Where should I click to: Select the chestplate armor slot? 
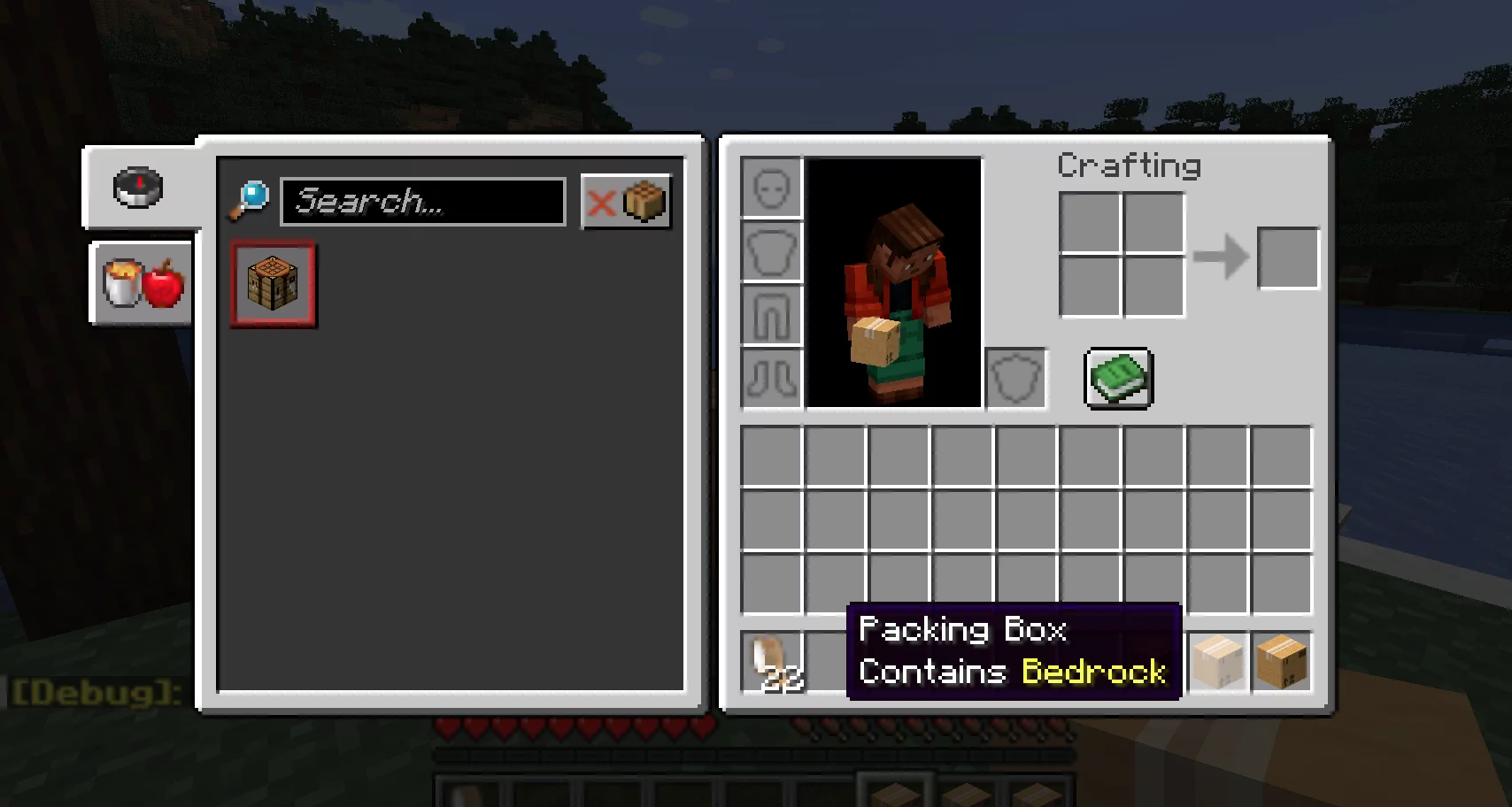pyautogui.click(x=772, y=252)
